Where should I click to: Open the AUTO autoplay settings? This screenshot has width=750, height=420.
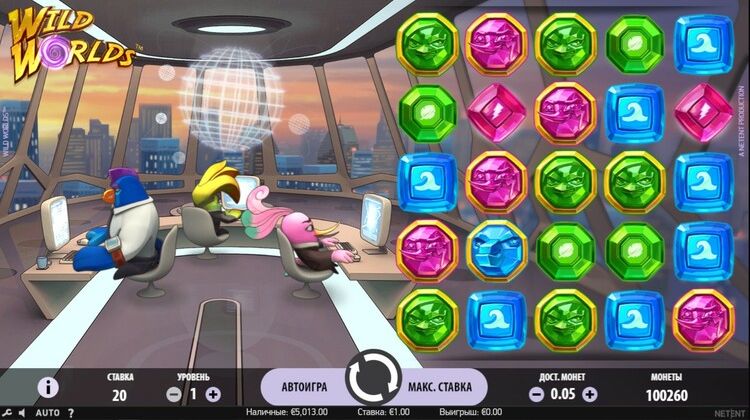point(47,412)
